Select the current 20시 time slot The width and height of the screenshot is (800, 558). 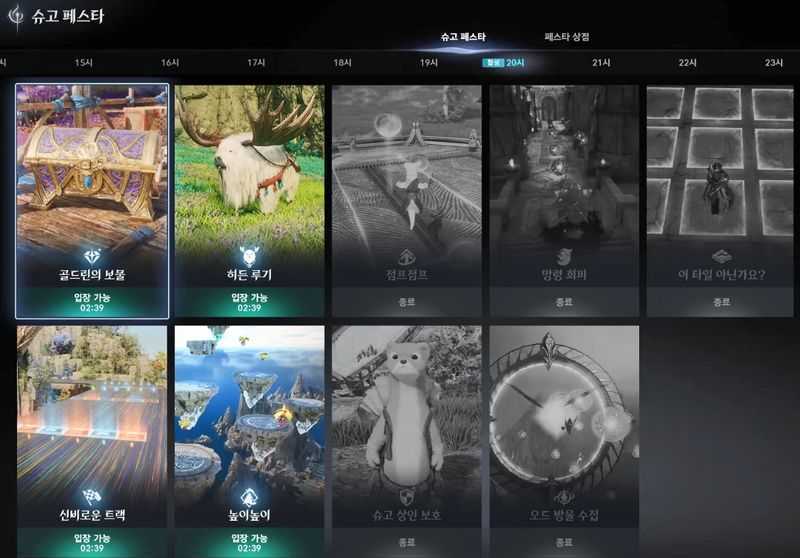click(x=514, y=63)
